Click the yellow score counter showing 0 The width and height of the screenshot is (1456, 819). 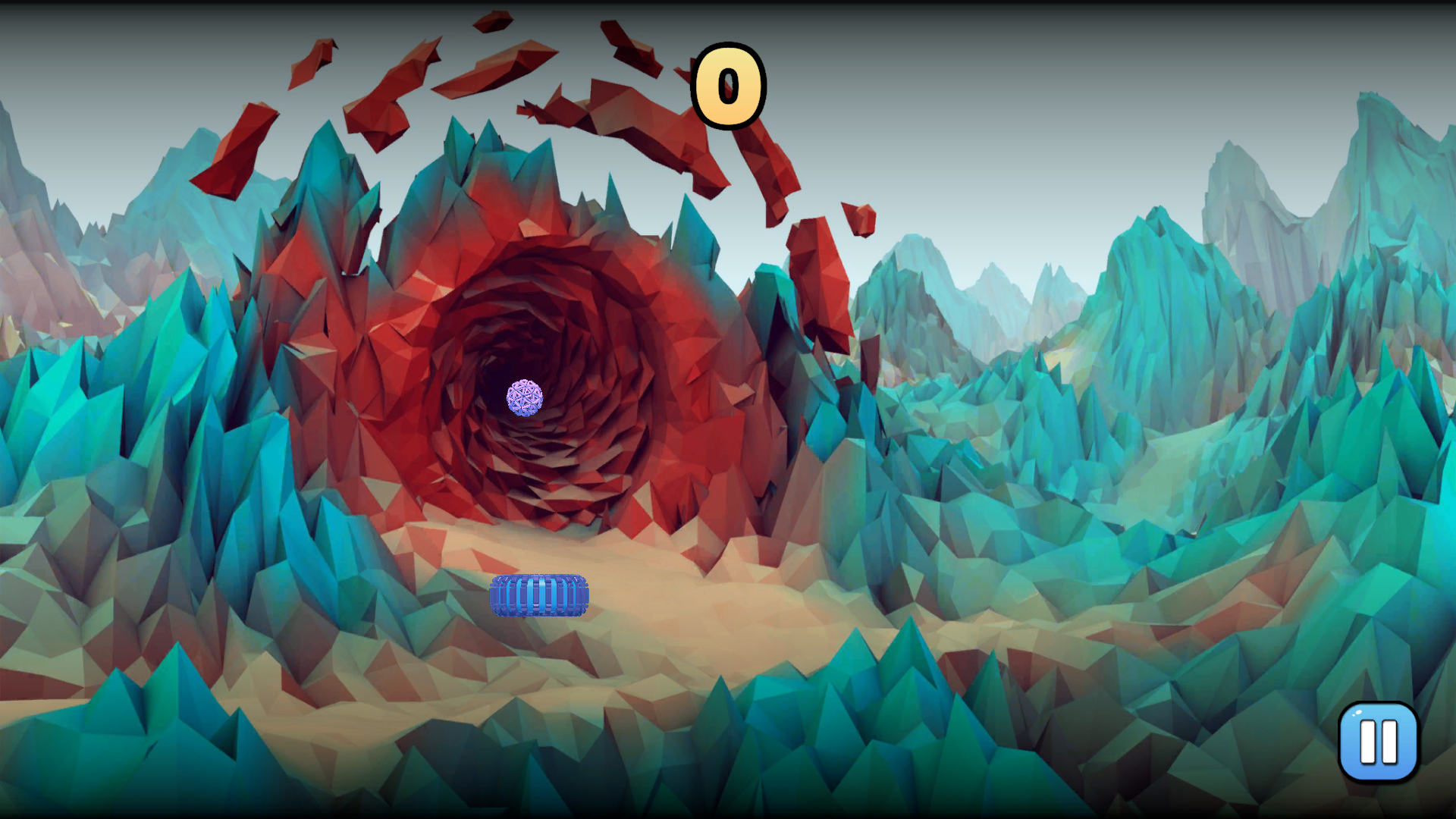coord(730,86)
